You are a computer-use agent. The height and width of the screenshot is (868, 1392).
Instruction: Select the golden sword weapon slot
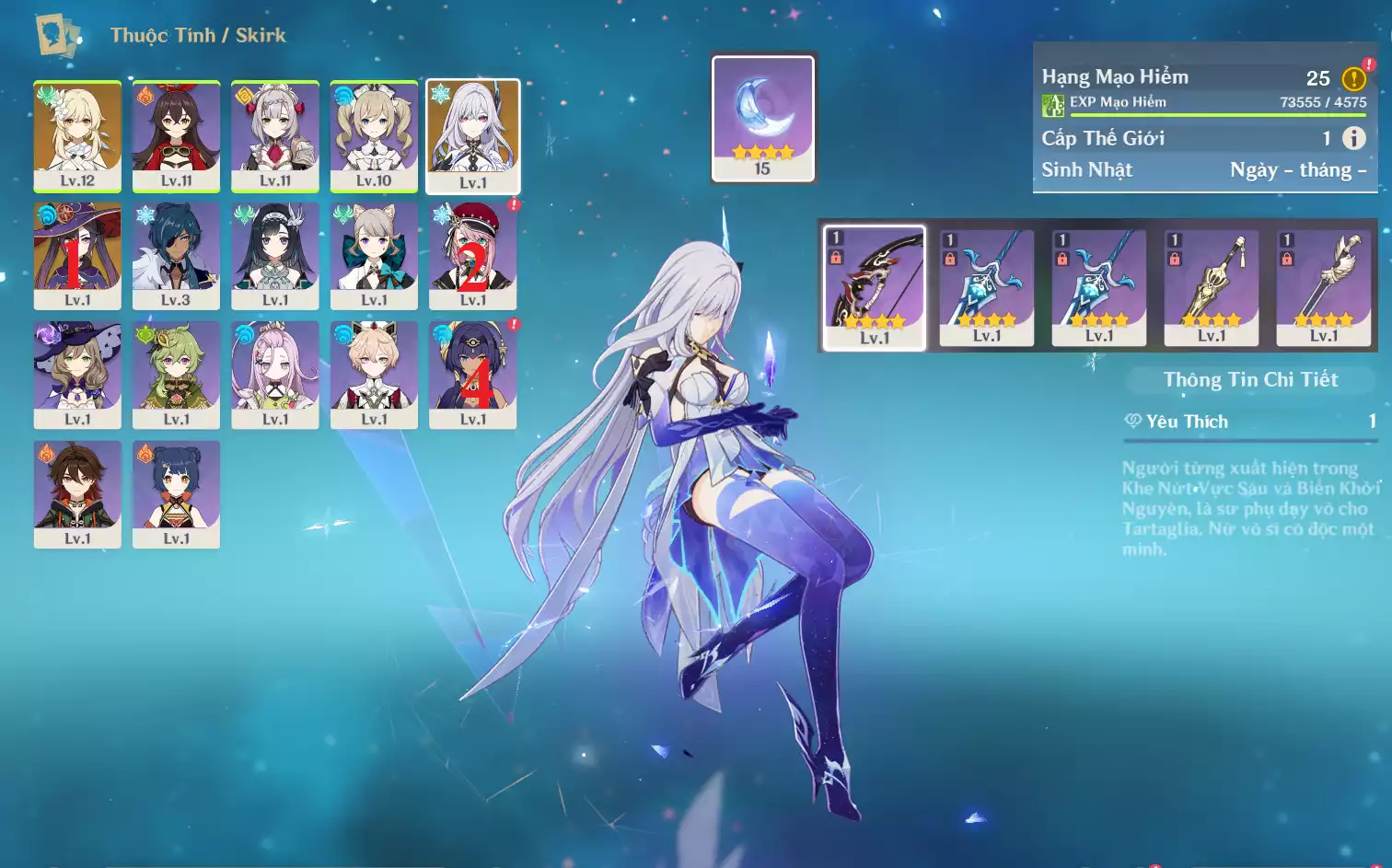click(1212, 287)
